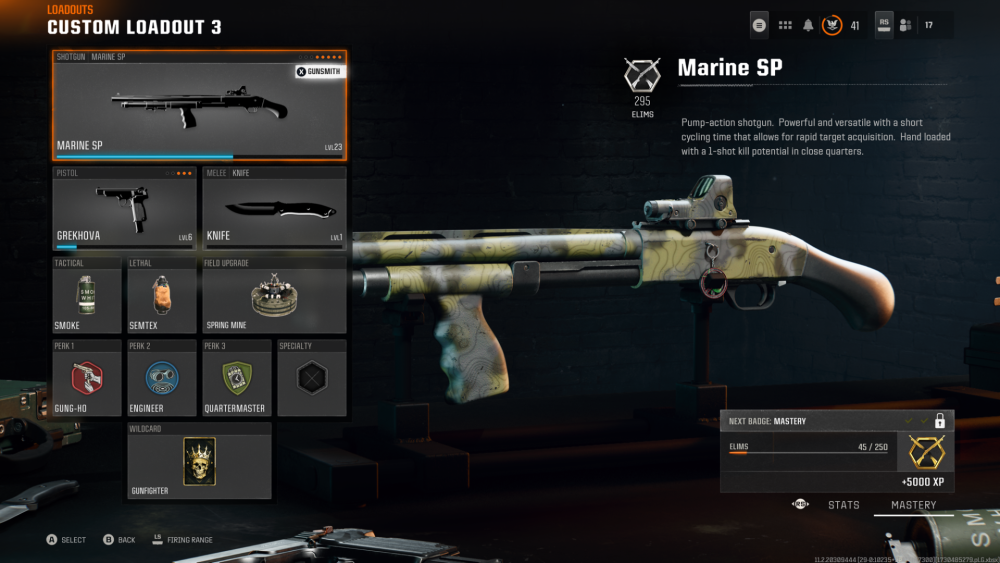Open the Spring Mine field upgrade slot
This screenshot has height=563, width=1000.
coord(274,296)
